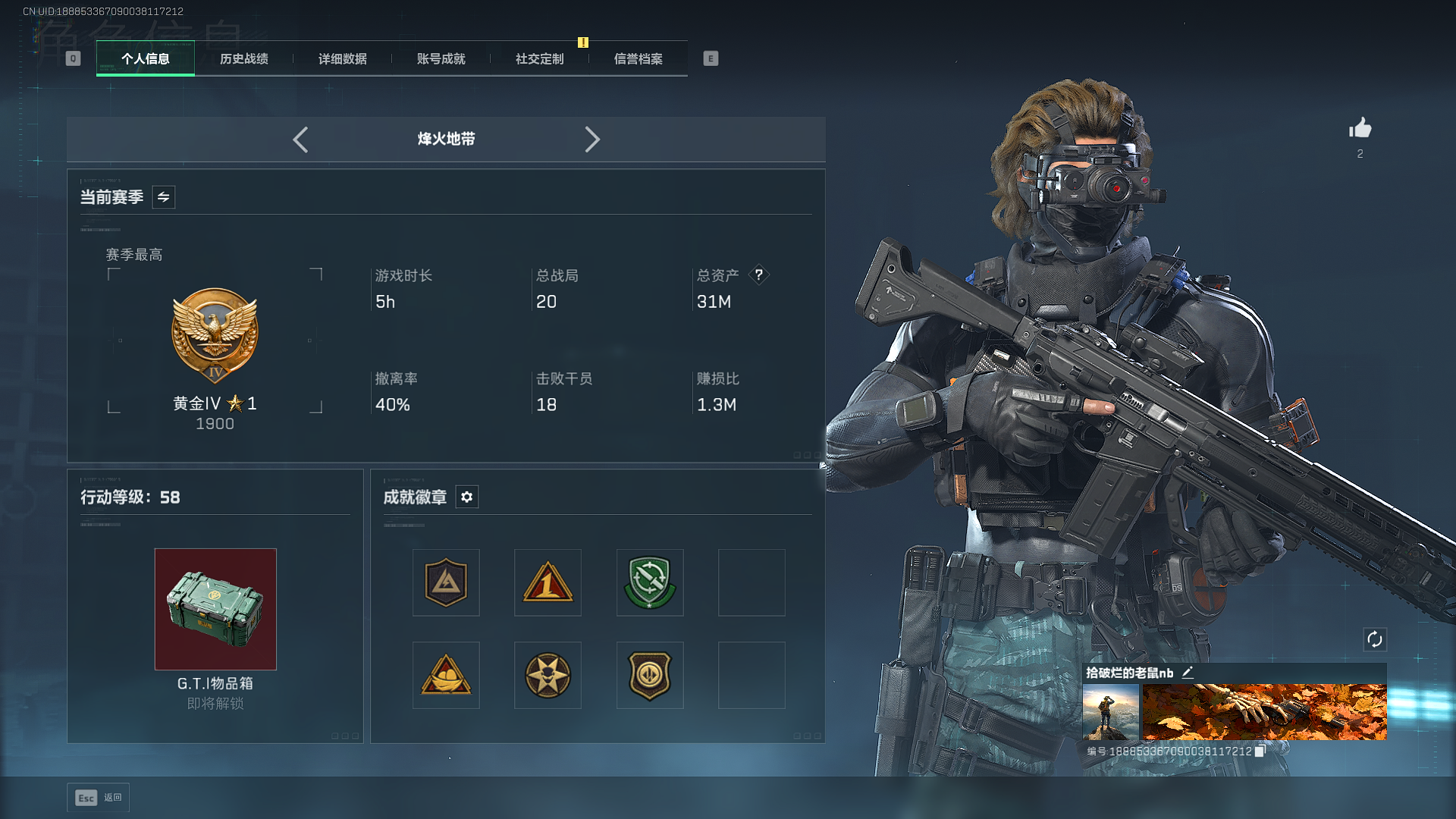Edit the player name 拾破烂的老鼠nb

[1188, 673]
